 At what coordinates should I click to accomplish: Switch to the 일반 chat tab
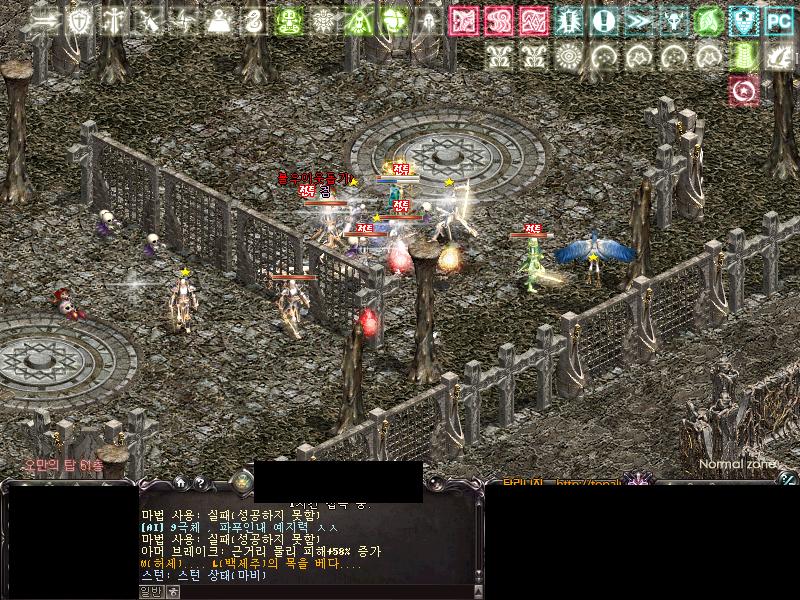[149, 592]
